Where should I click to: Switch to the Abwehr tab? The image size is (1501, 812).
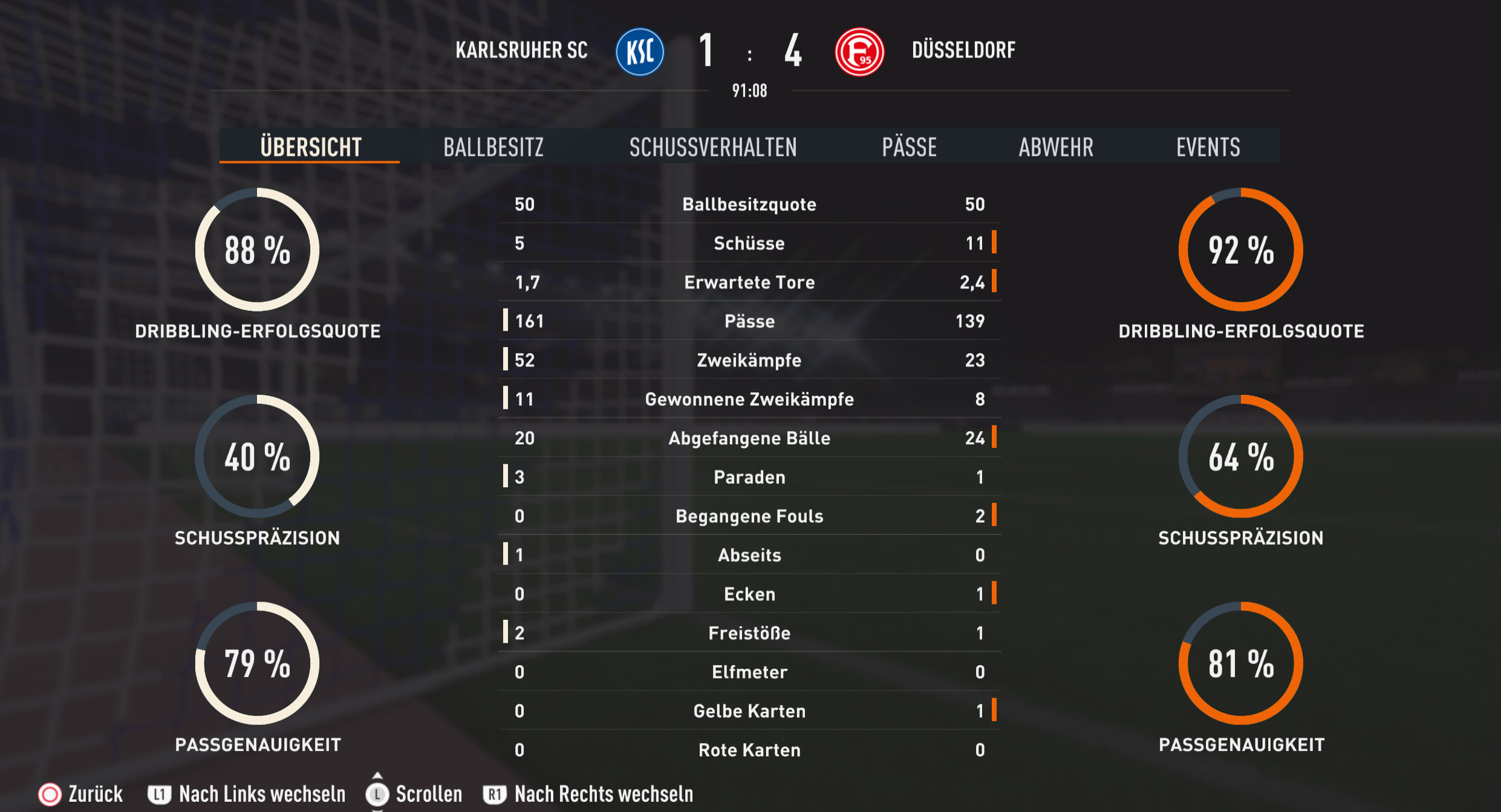[x=1056, y=147]
